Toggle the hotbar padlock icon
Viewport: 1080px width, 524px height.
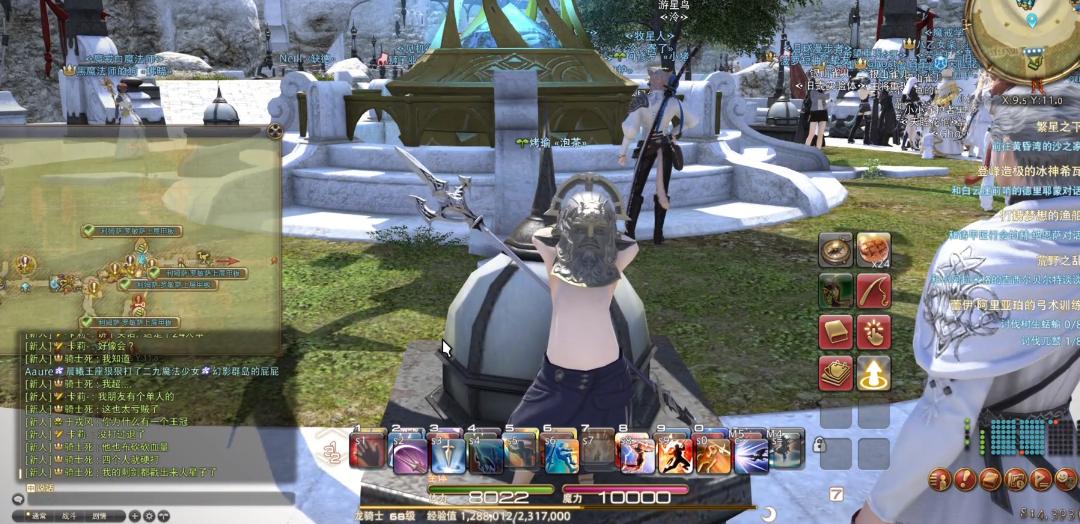[x=818, y=445]
